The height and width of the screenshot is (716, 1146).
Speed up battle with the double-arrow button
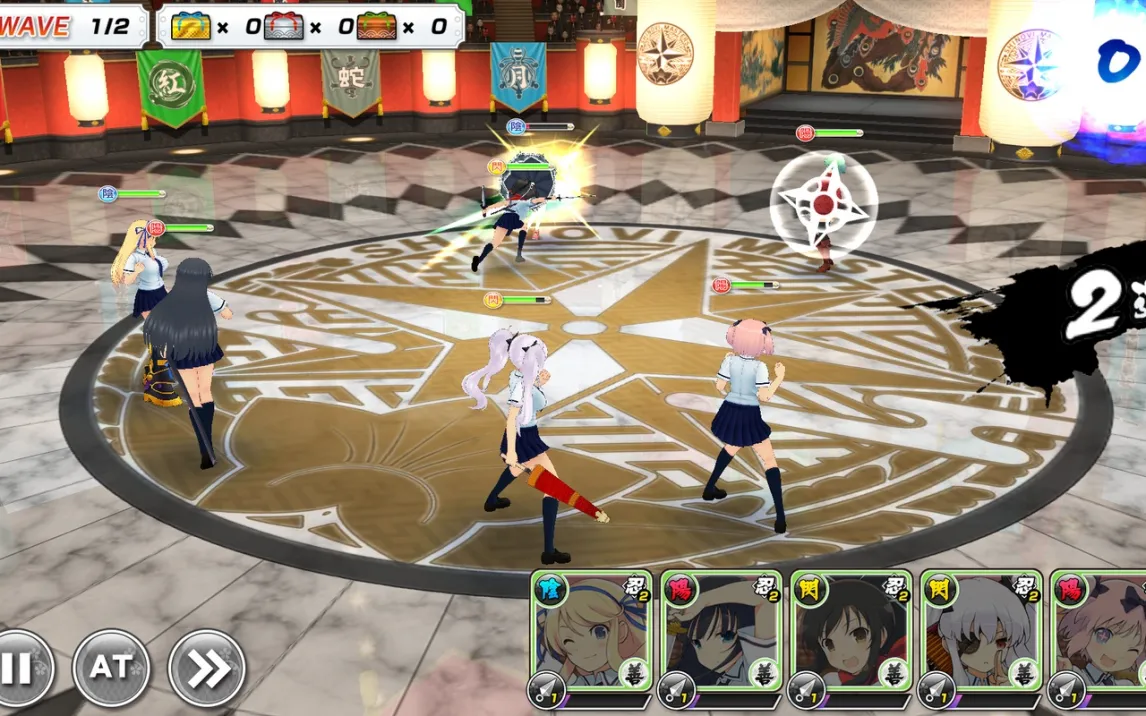pyautogui.click(x=206, y=667)
